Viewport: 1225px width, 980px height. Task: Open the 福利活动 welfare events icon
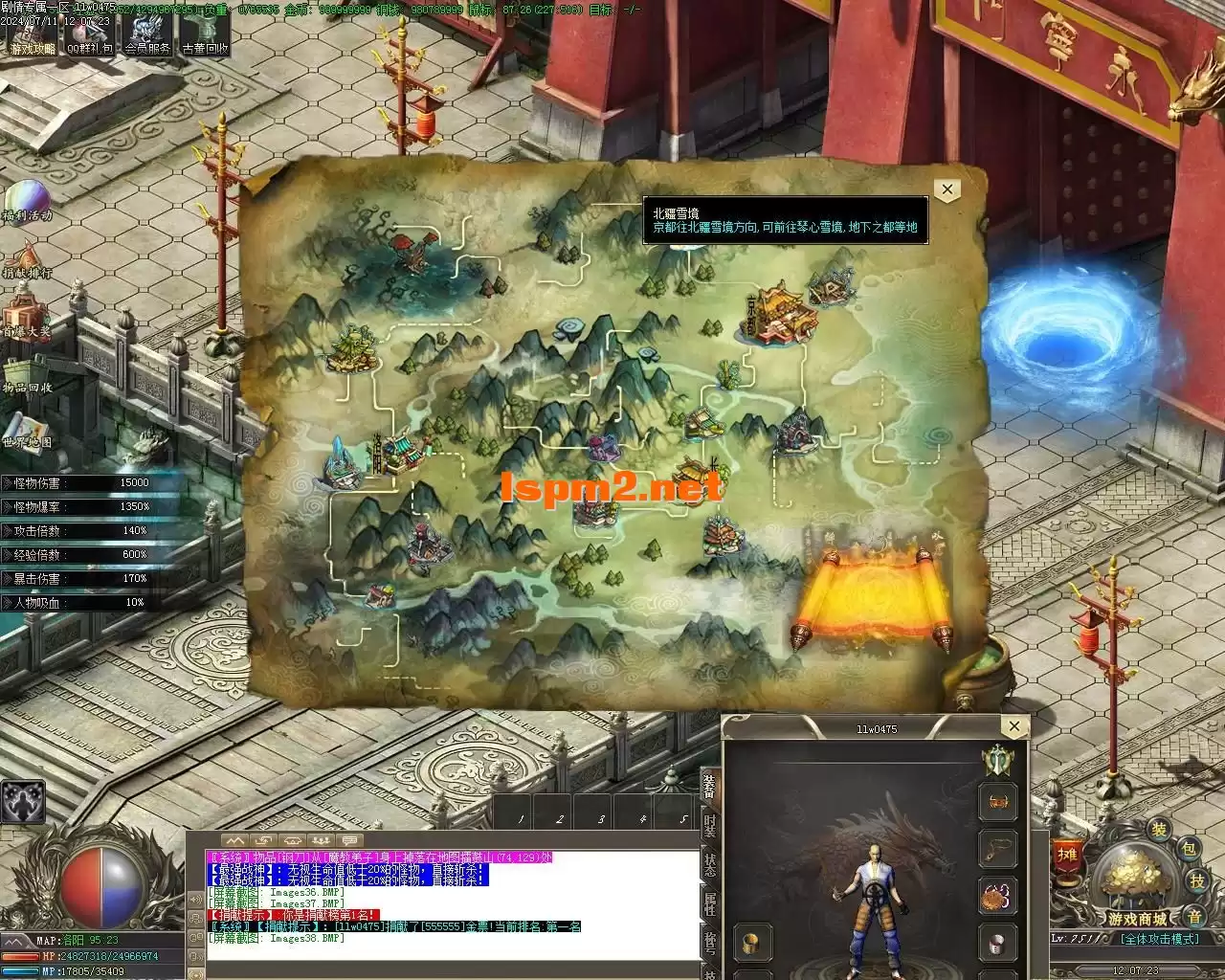click(x=26, y=199)
